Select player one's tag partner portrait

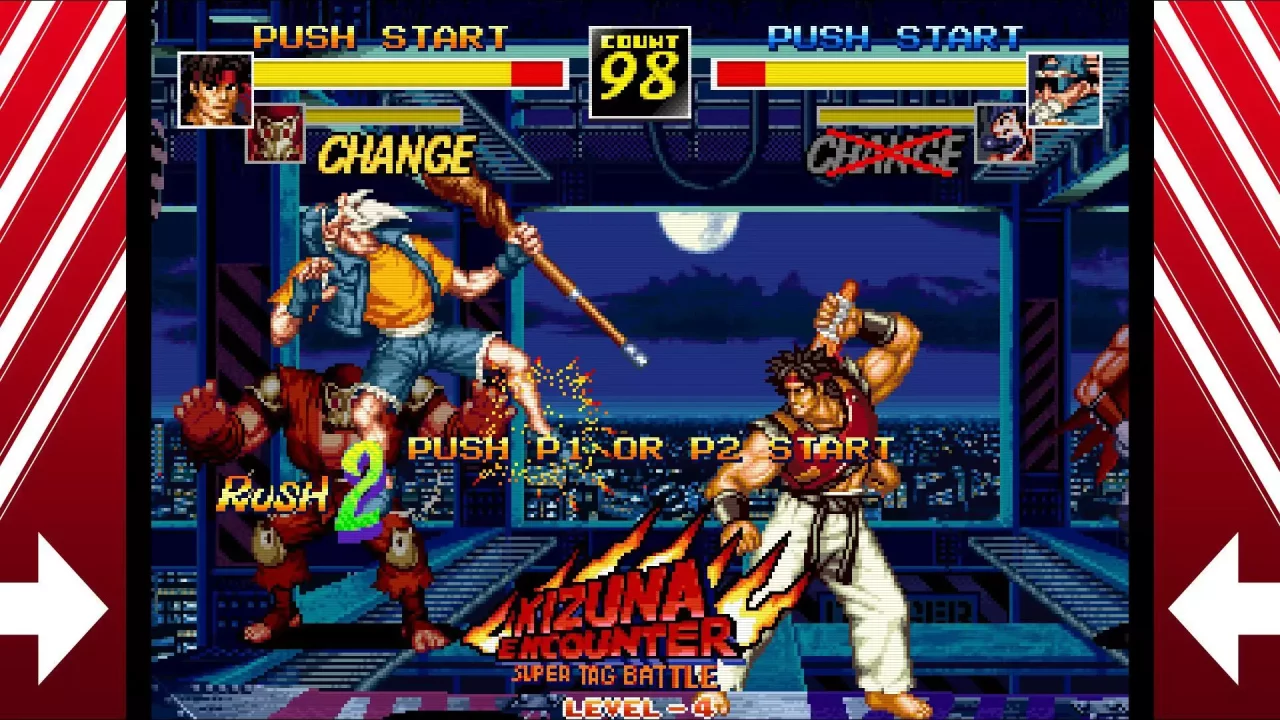click(275, 135)
